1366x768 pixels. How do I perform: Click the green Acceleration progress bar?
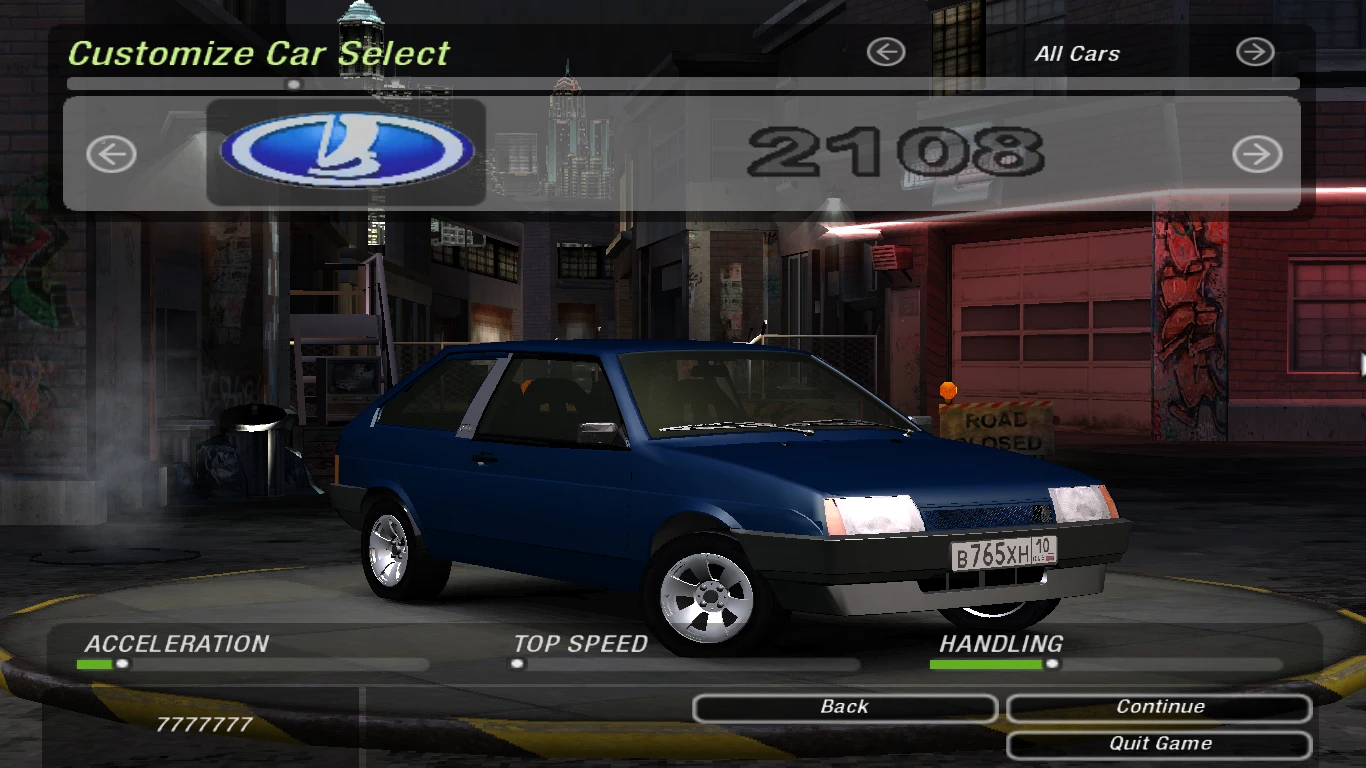tap(95, 661)
